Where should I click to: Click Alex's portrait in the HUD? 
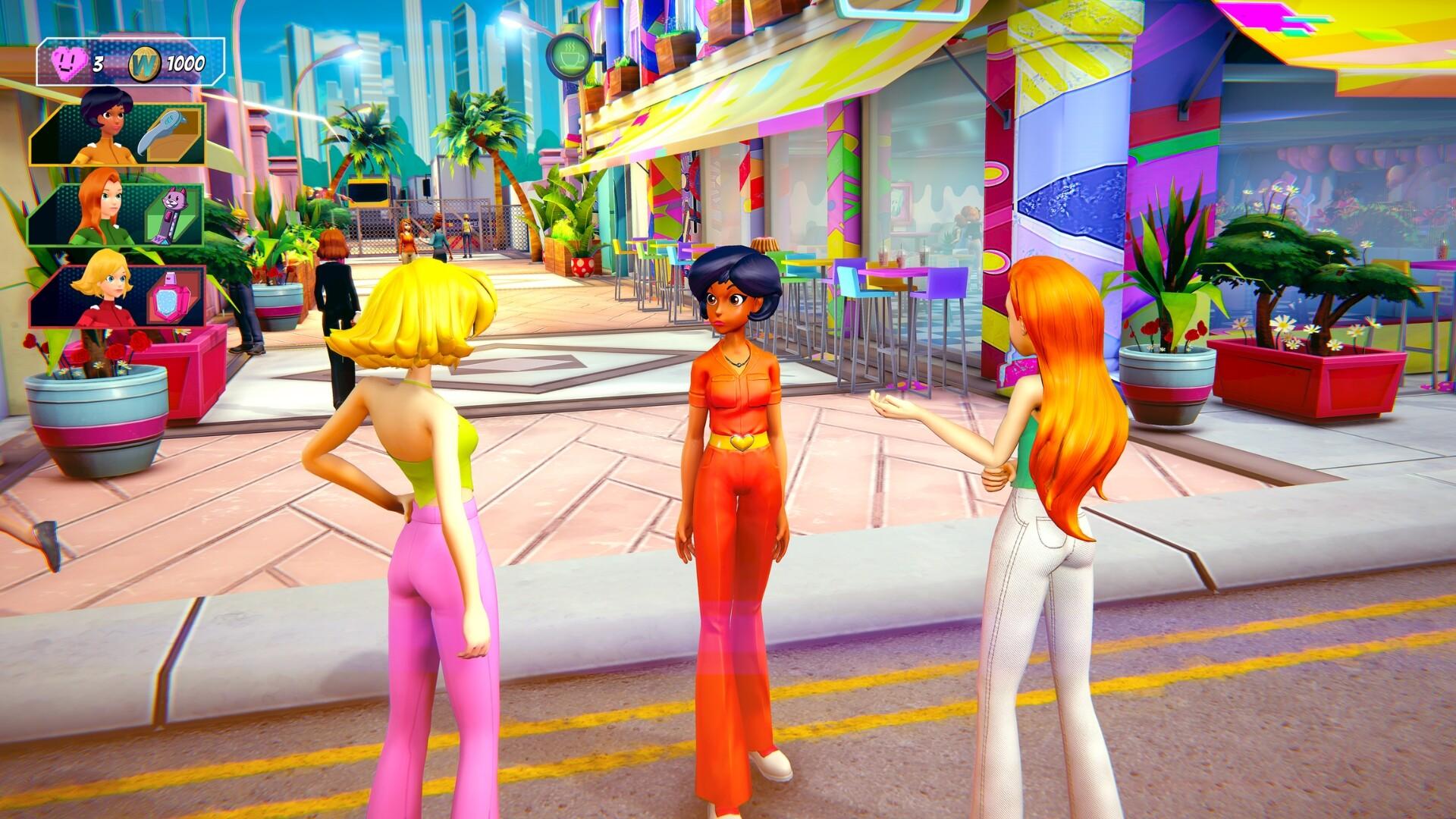[106, 125]
